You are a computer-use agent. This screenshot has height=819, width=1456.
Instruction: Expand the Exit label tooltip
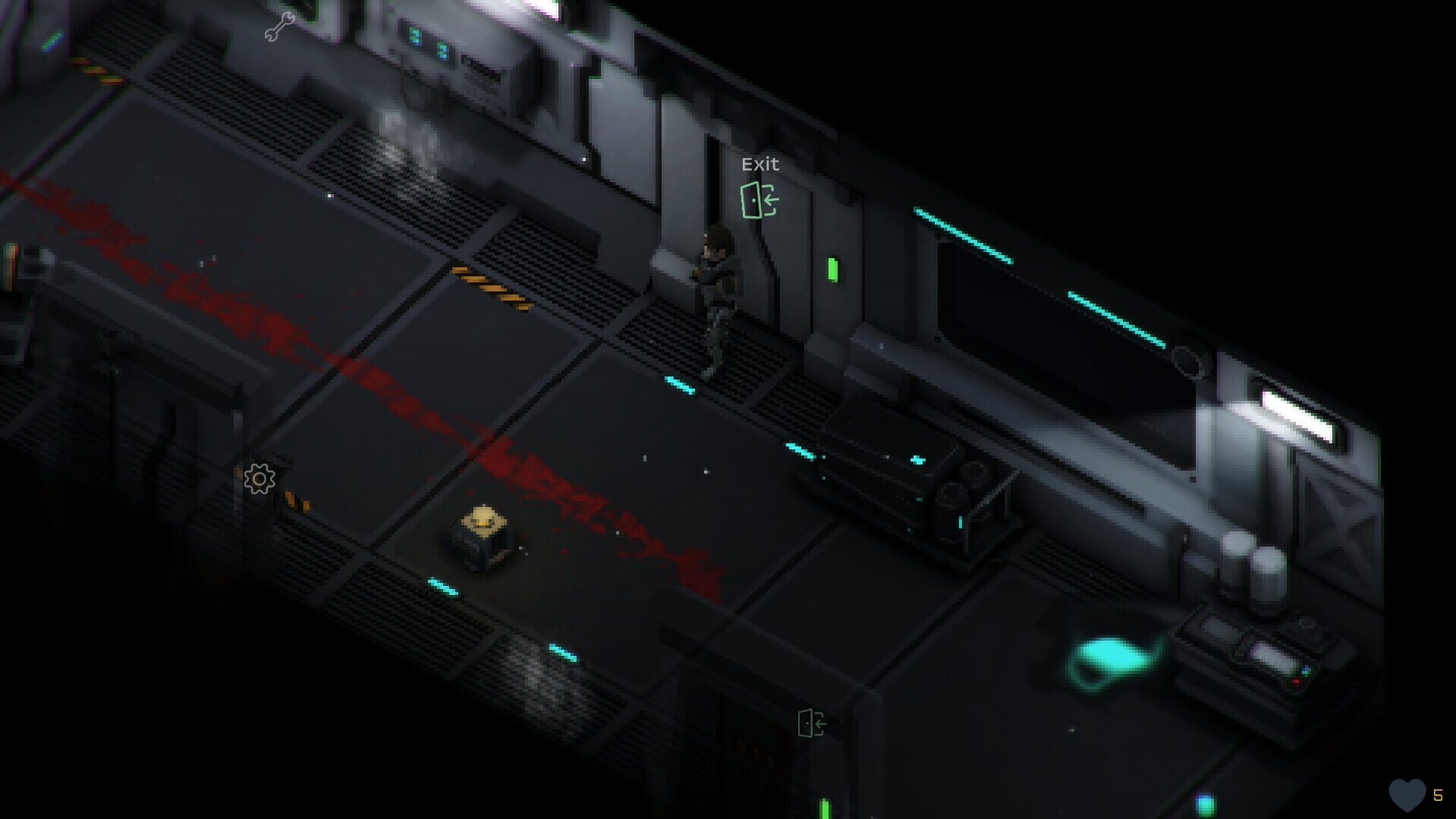(x=761, y=164)
